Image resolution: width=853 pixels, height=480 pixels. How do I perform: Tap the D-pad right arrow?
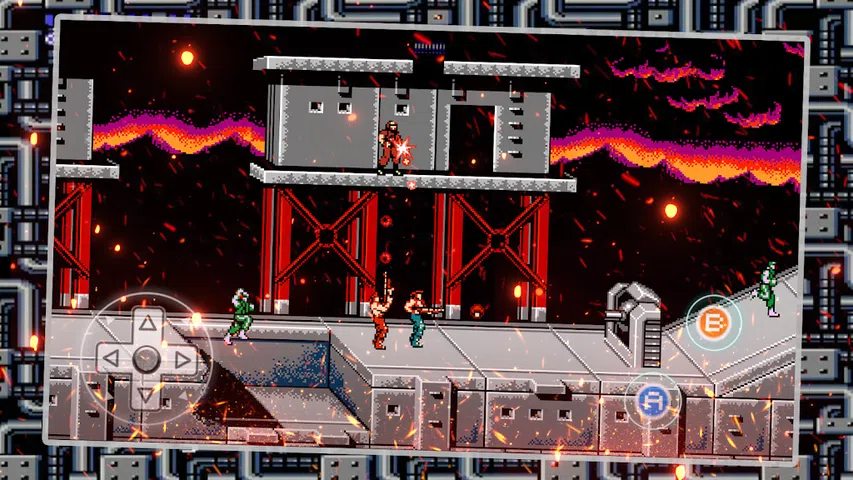point(182,359)
